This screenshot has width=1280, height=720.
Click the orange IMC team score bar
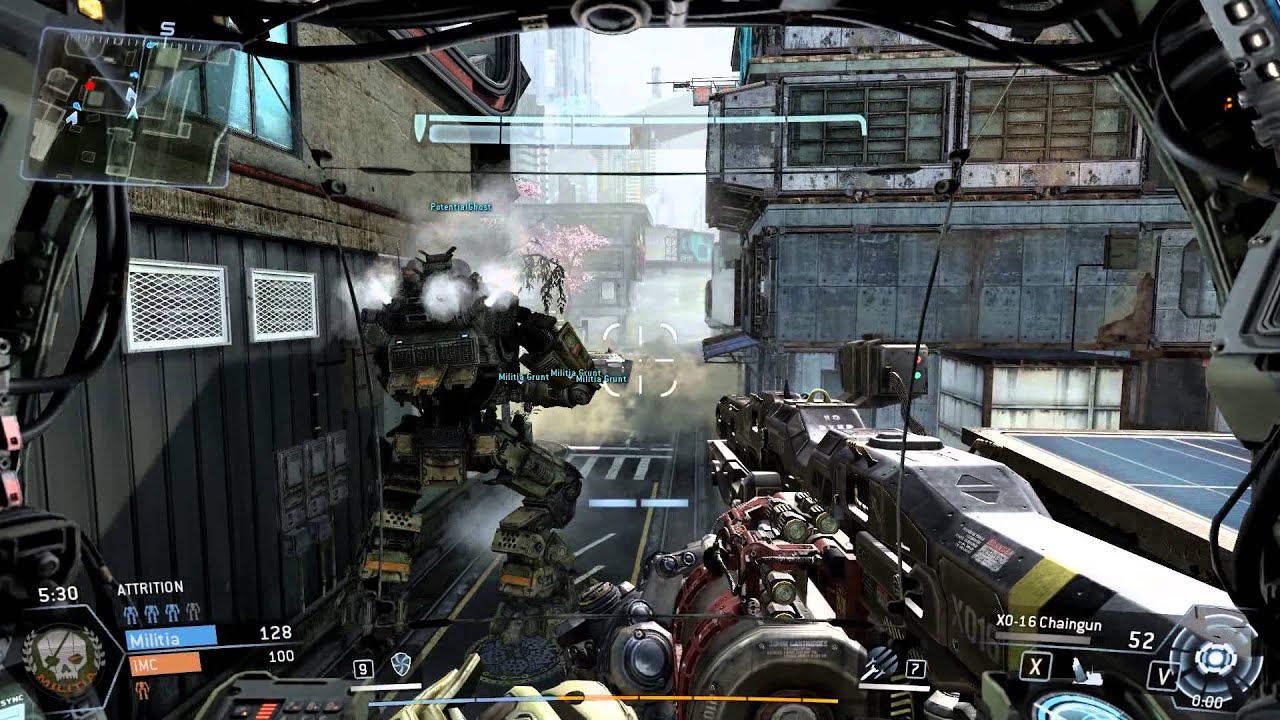tap(163, 662)
